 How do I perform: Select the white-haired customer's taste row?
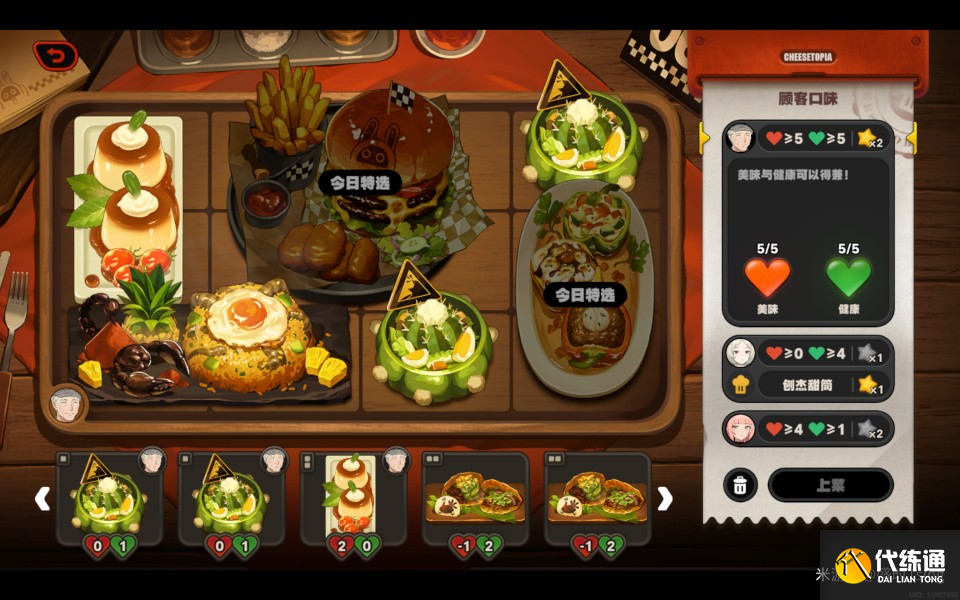807,353
